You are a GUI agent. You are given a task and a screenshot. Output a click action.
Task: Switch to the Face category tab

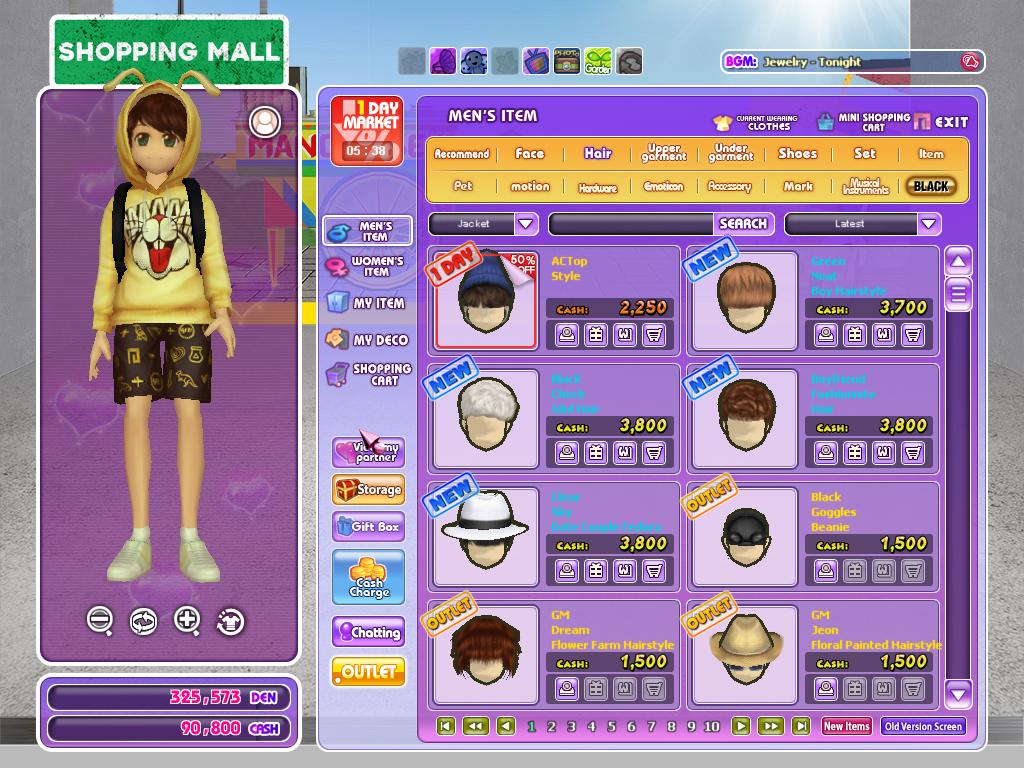[529, 154]
